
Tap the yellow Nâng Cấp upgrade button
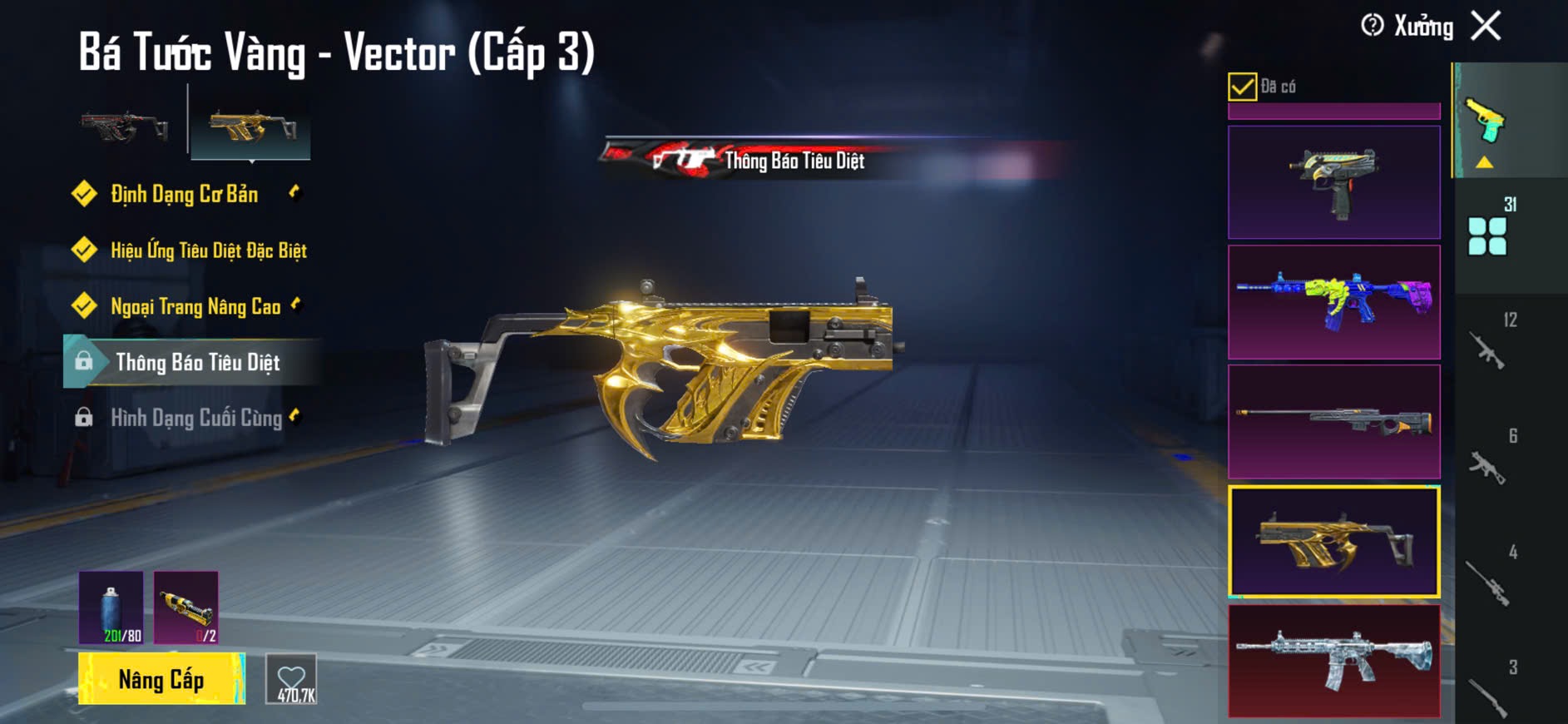tap(161, 679)
